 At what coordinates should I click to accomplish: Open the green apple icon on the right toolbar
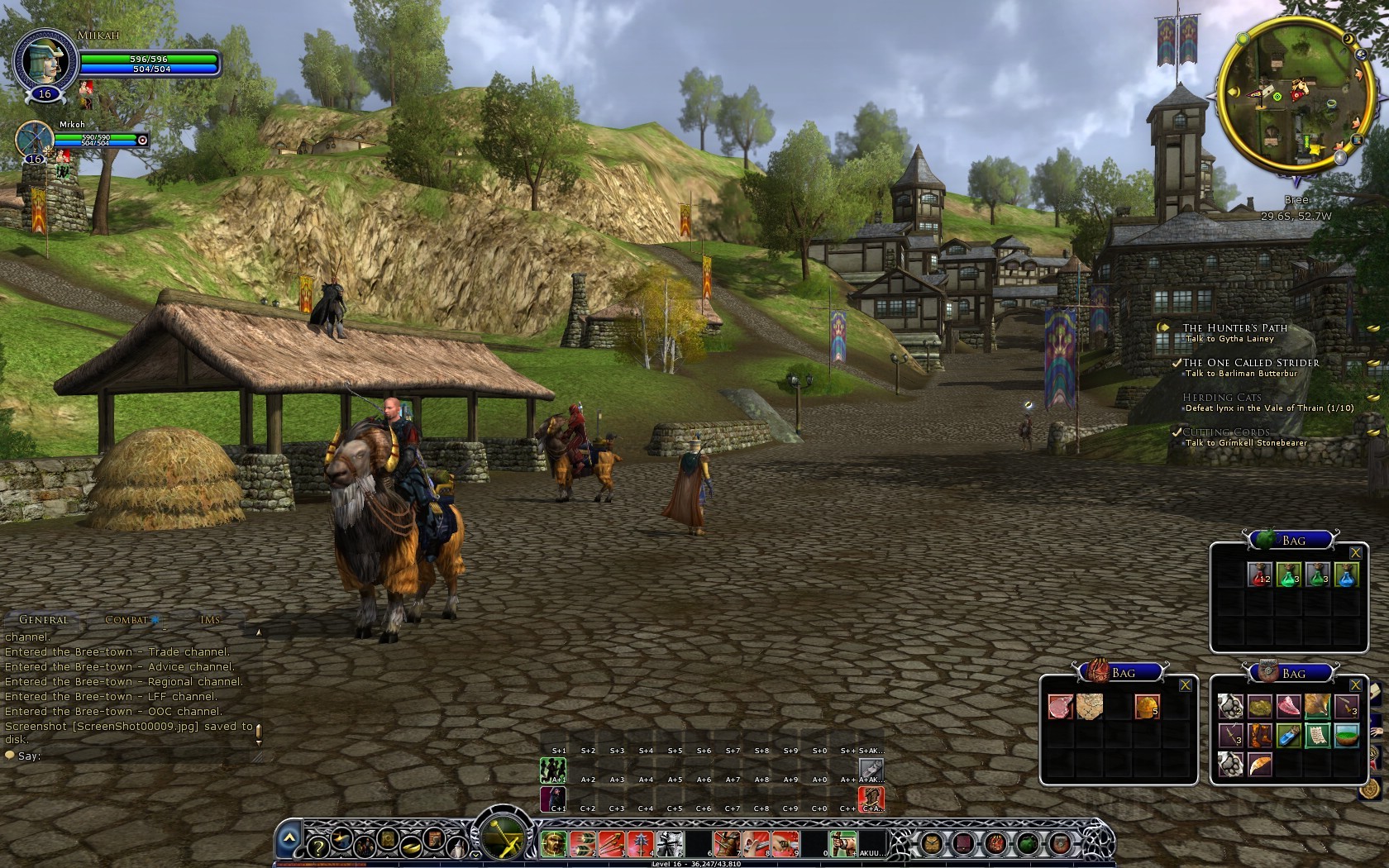[1028, 842]
